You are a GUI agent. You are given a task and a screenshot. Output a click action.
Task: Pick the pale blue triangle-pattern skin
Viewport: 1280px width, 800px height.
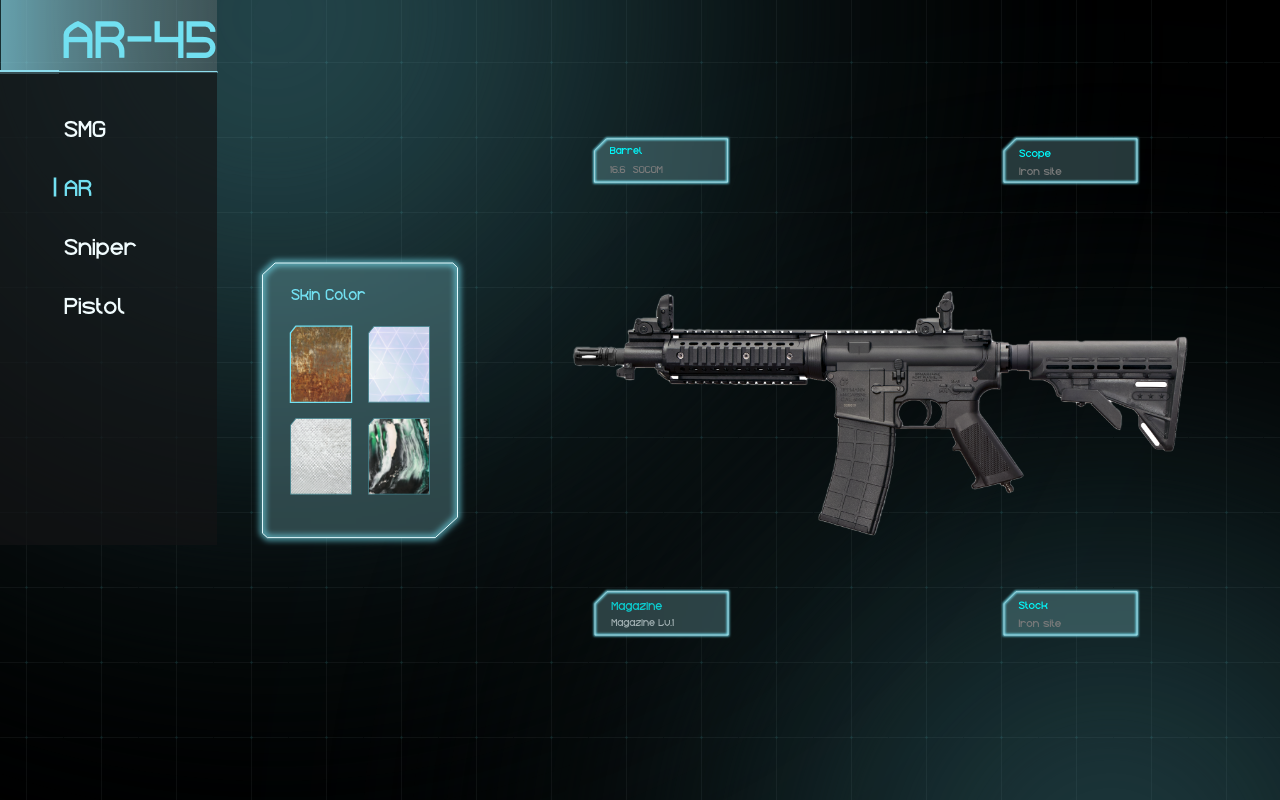coord(399,364)
